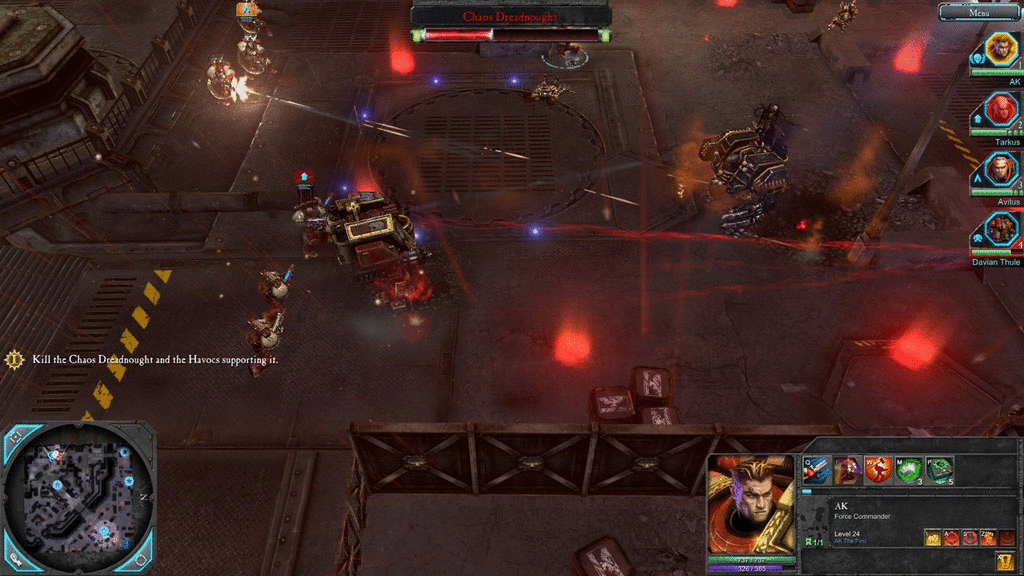
Task: Click the yellow command button in the unit panel row
Action: (x=931, y=538)
